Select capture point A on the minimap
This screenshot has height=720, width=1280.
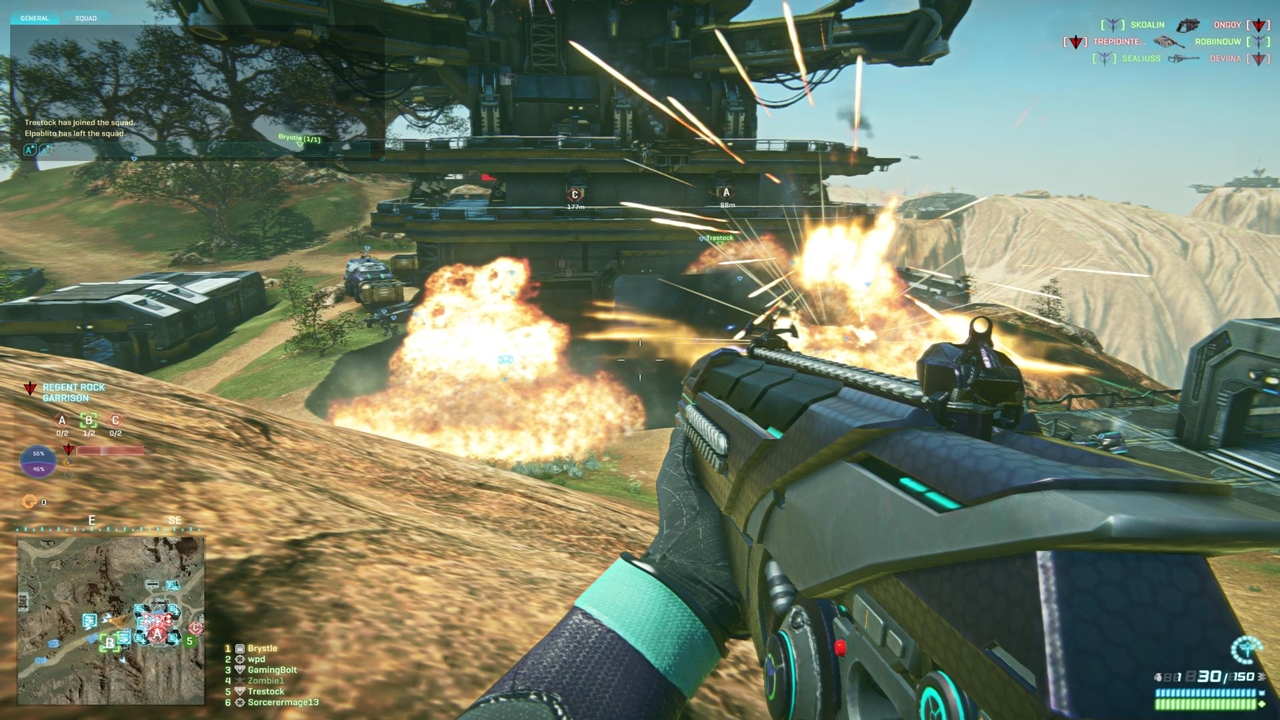(157, 634)
